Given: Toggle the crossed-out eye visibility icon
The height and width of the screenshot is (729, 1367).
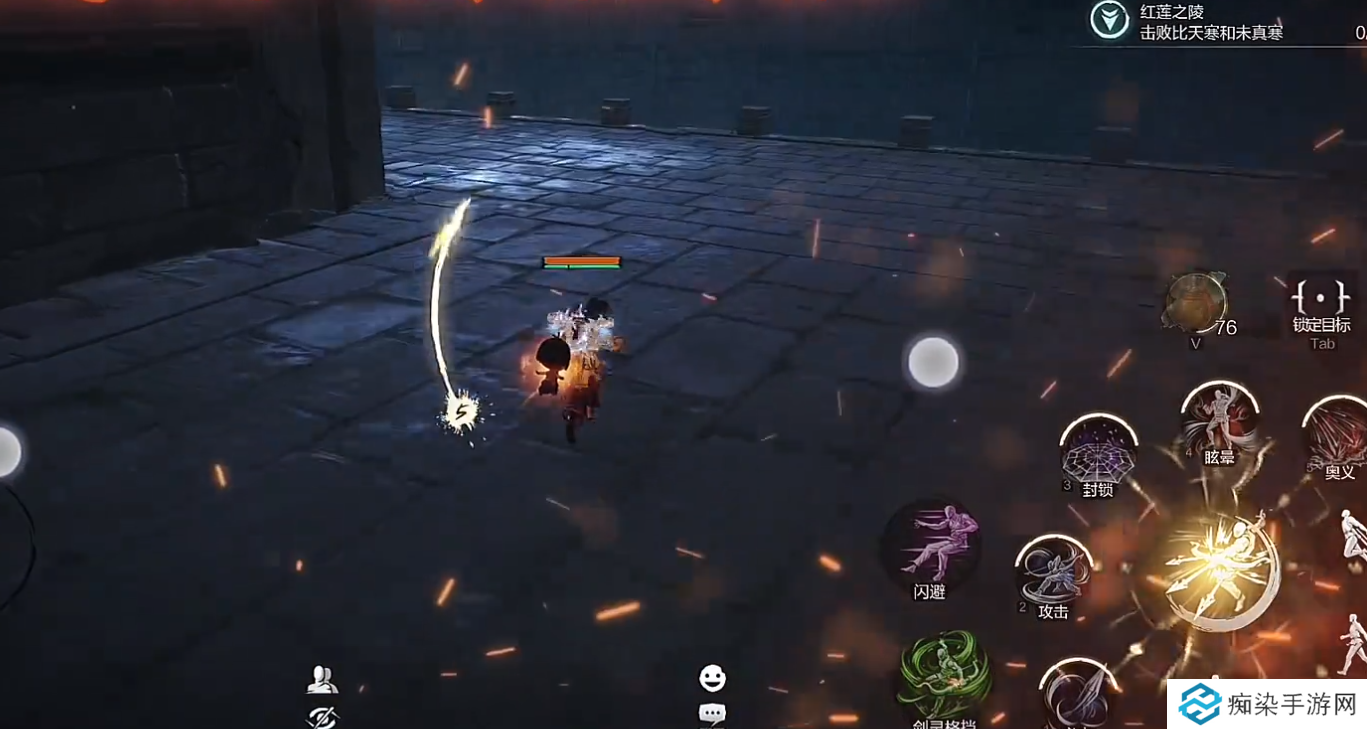Looking at the screenshot, I should point(323,716).
